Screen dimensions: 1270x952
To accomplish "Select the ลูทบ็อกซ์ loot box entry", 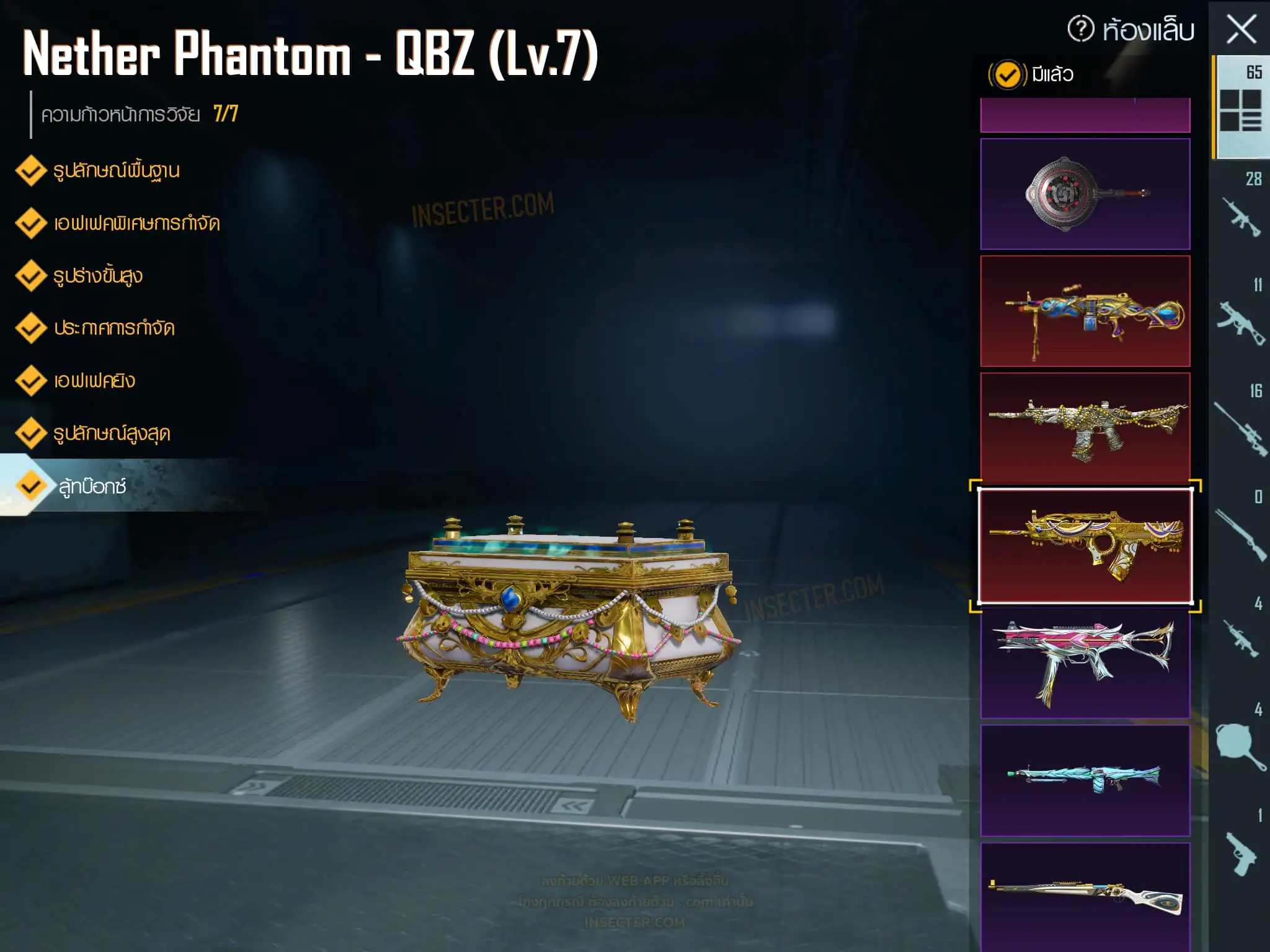I will 92,487.
